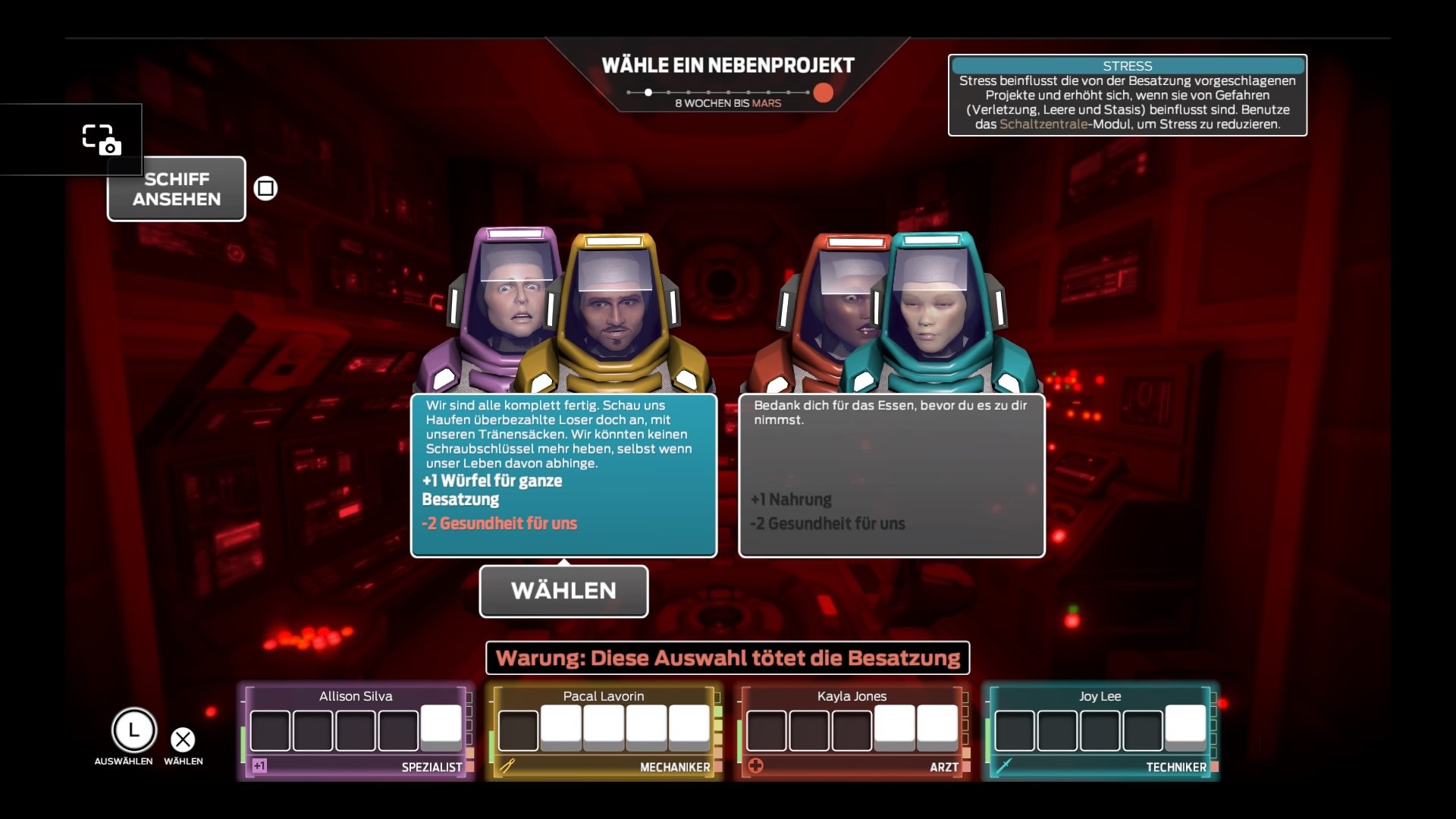Click the red warning banner about killing the crew
1456x819 pixels.
(727, 658)
